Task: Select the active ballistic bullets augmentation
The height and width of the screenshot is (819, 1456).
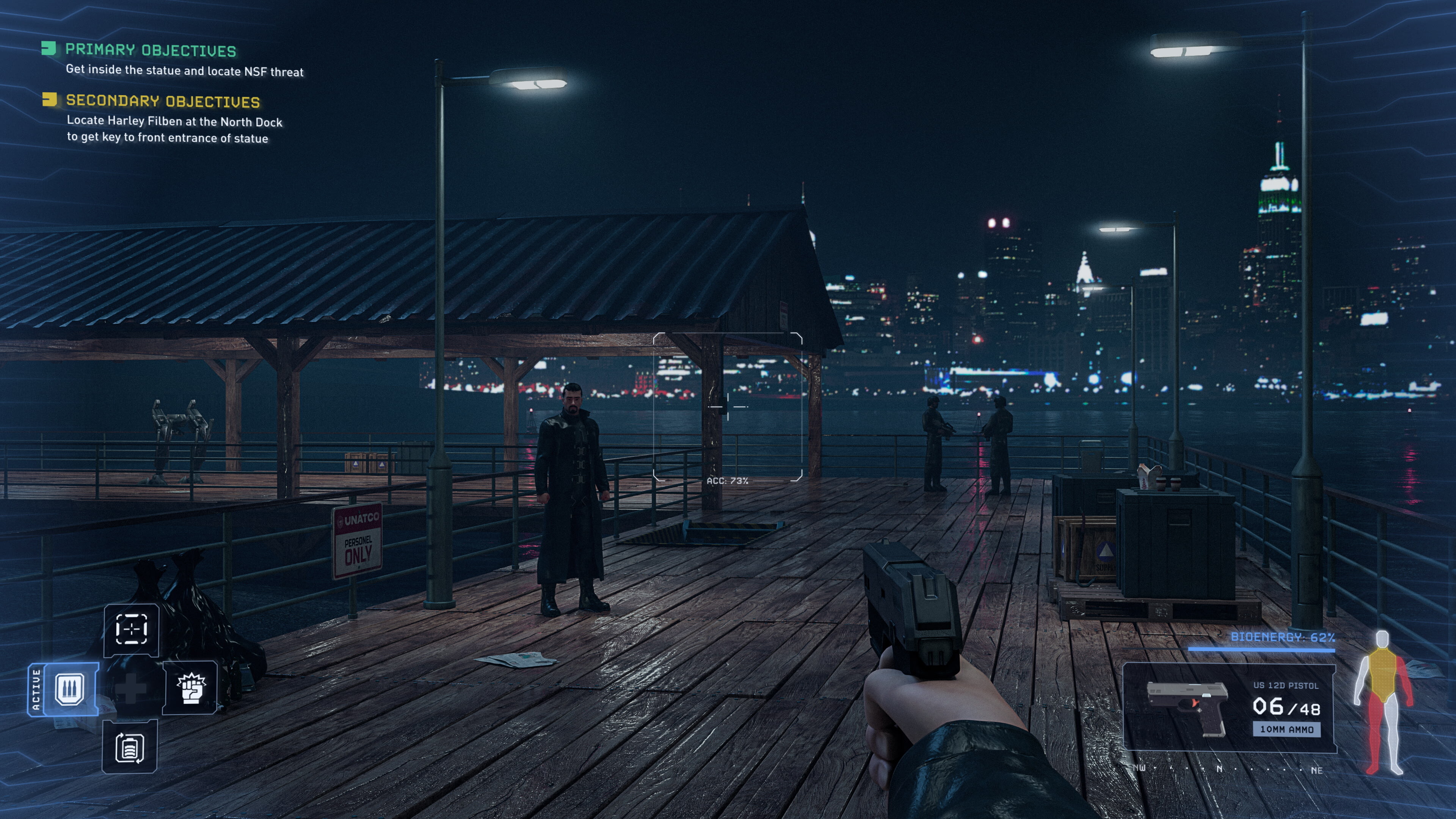Action: pos(70,689)
